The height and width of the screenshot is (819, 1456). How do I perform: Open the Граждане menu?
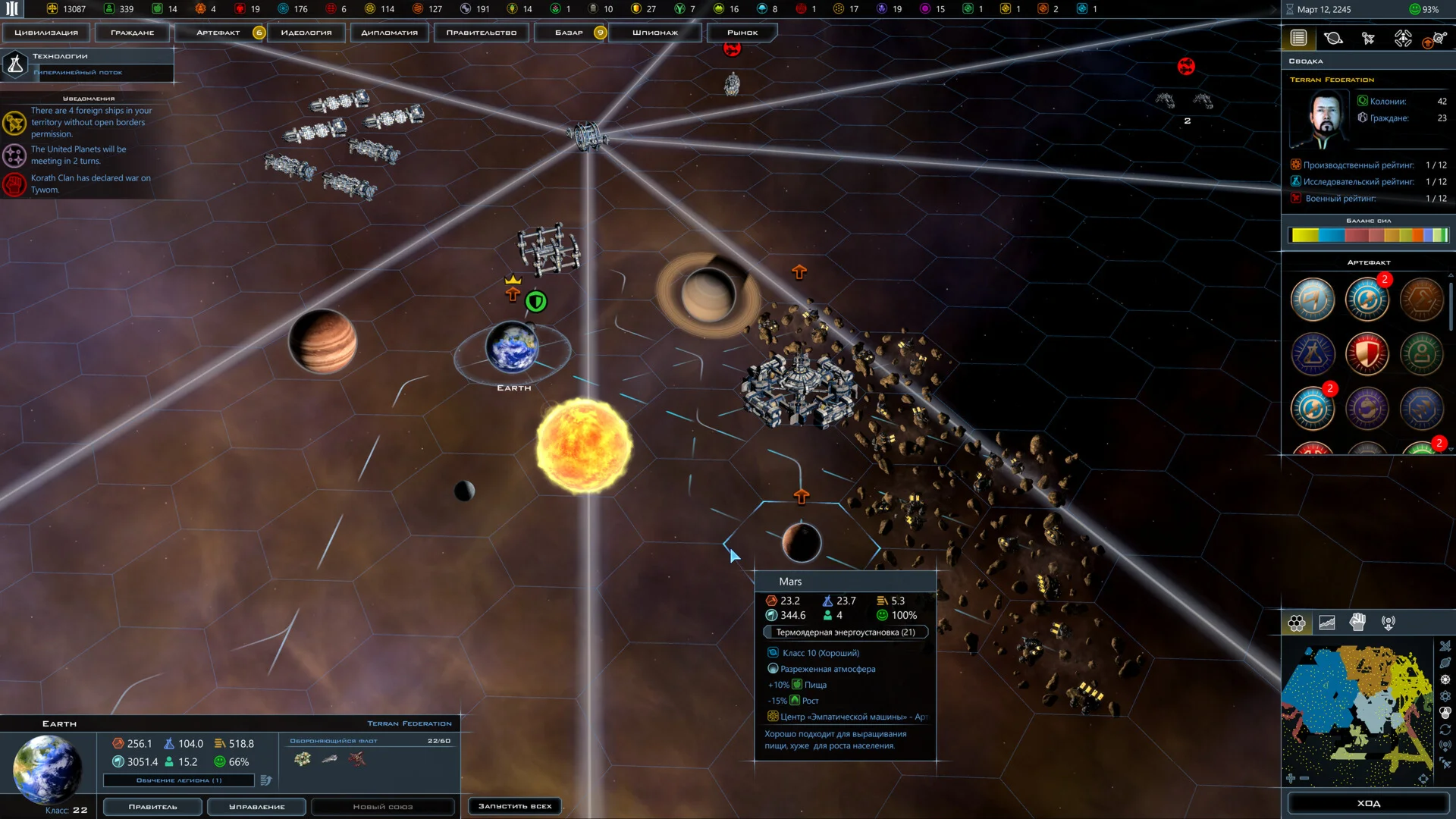click(132, 33)
